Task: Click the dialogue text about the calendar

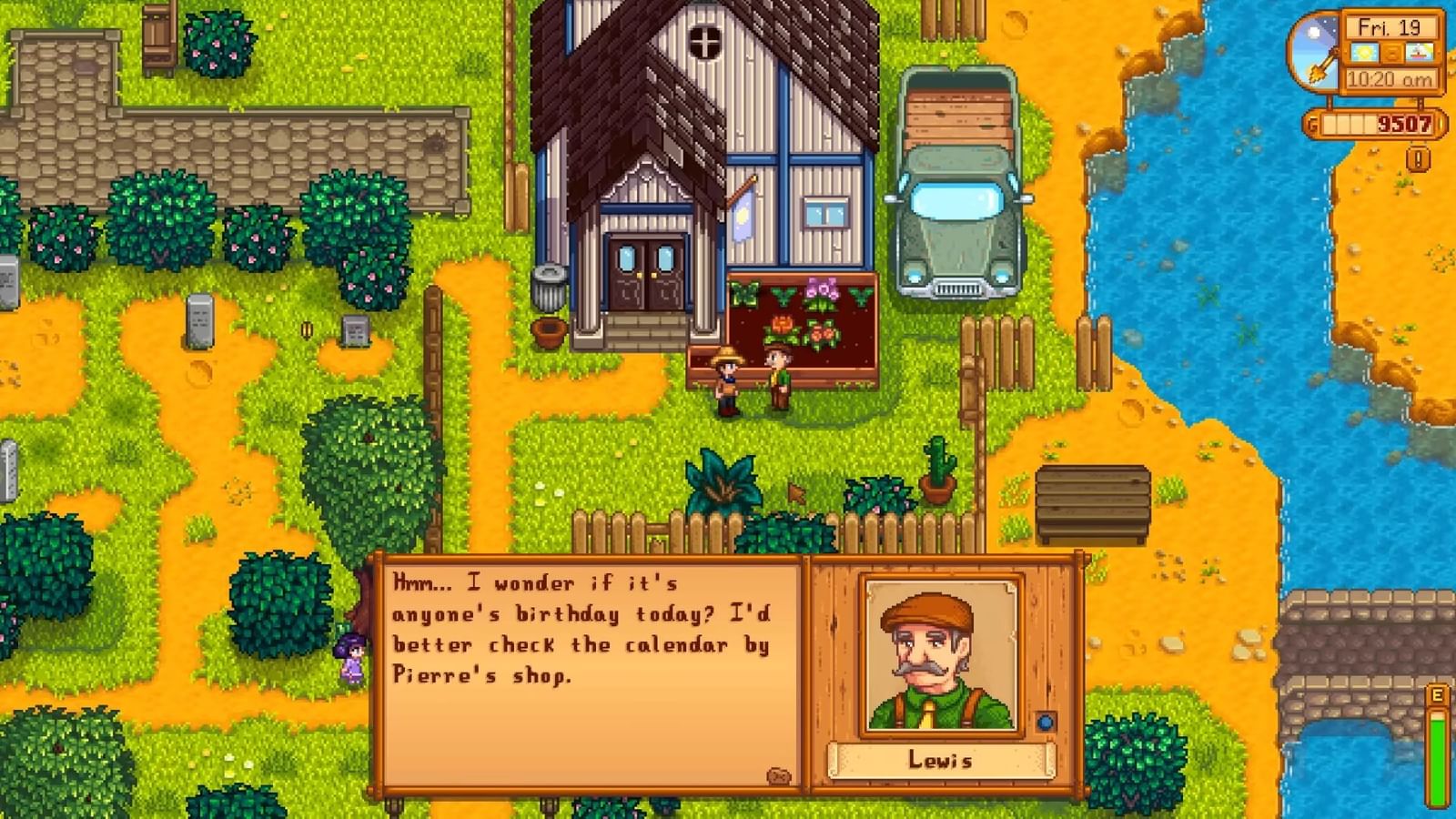Action: pyautogui.click(x=582, y=628)
